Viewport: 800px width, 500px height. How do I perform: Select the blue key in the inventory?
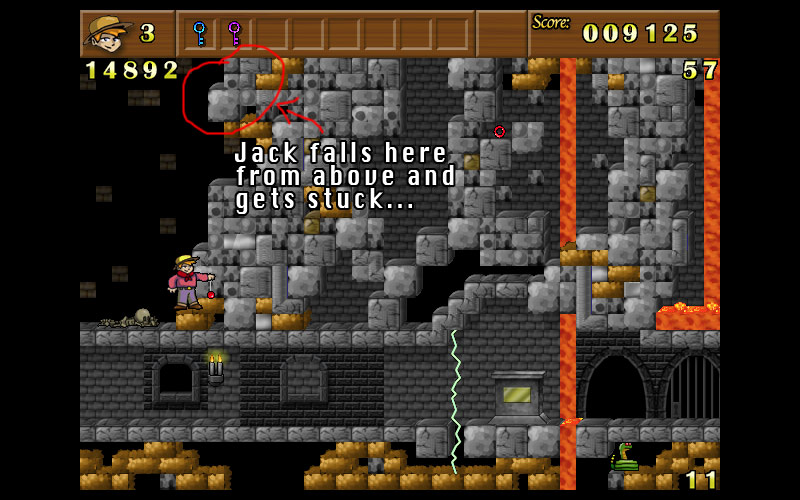click(x=200, y=33)
